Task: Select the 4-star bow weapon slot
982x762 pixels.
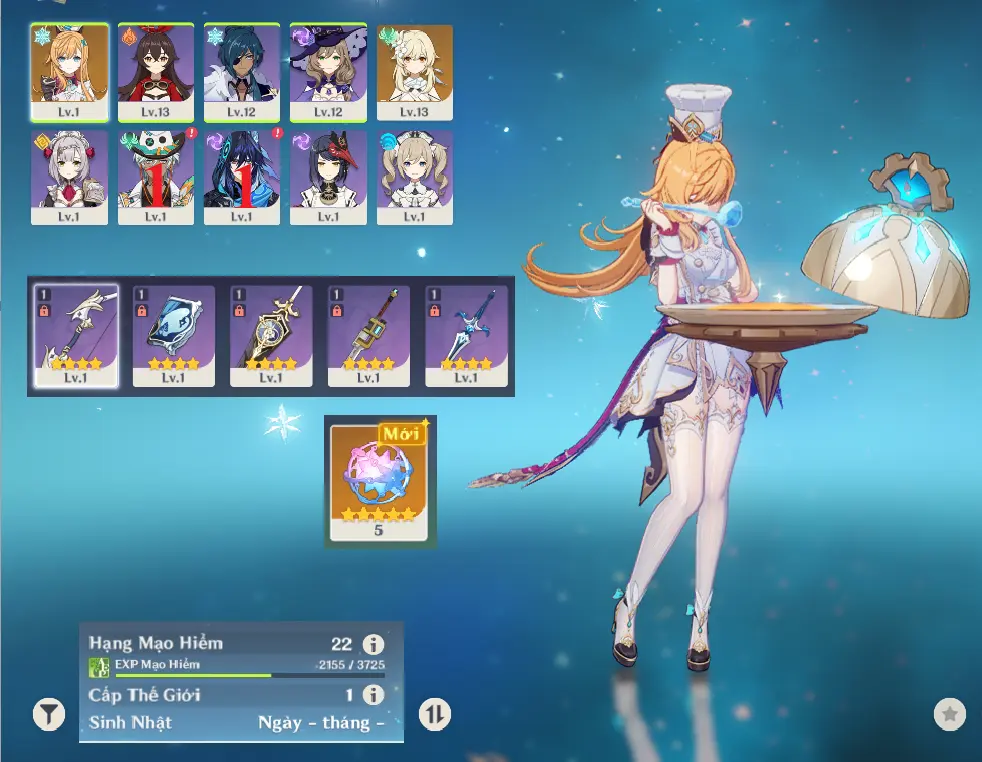Action: point(76,332)
